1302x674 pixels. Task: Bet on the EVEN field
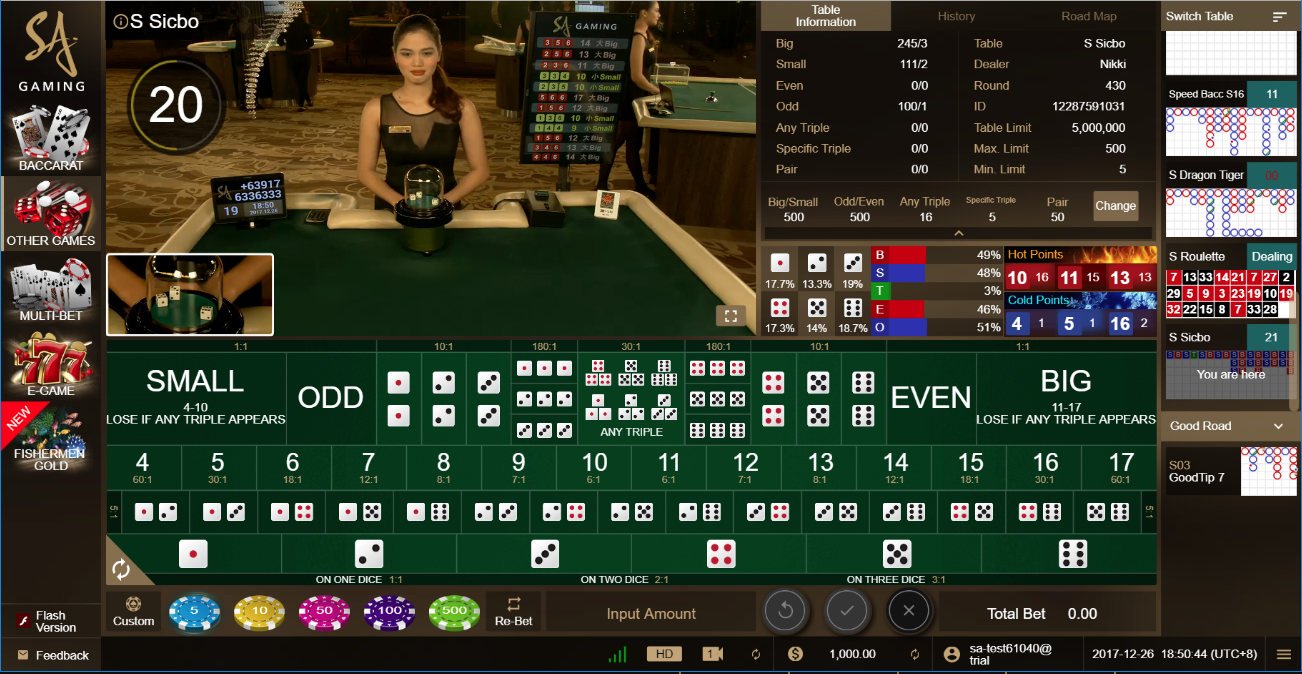[x=931, y=397]
